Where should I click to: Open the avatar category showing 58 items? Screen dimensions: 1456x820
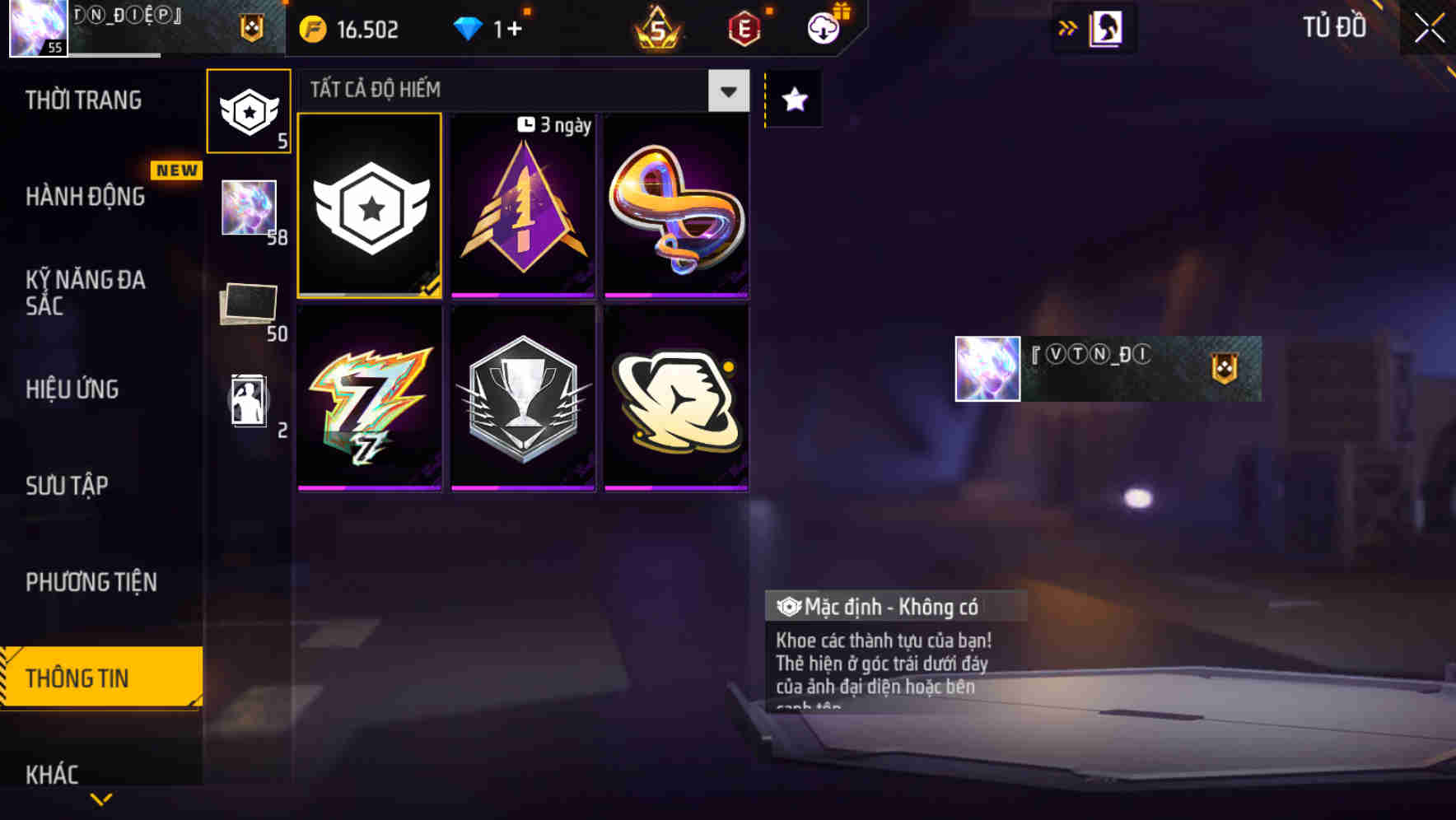pyautogui.click(x=249, y=211)
